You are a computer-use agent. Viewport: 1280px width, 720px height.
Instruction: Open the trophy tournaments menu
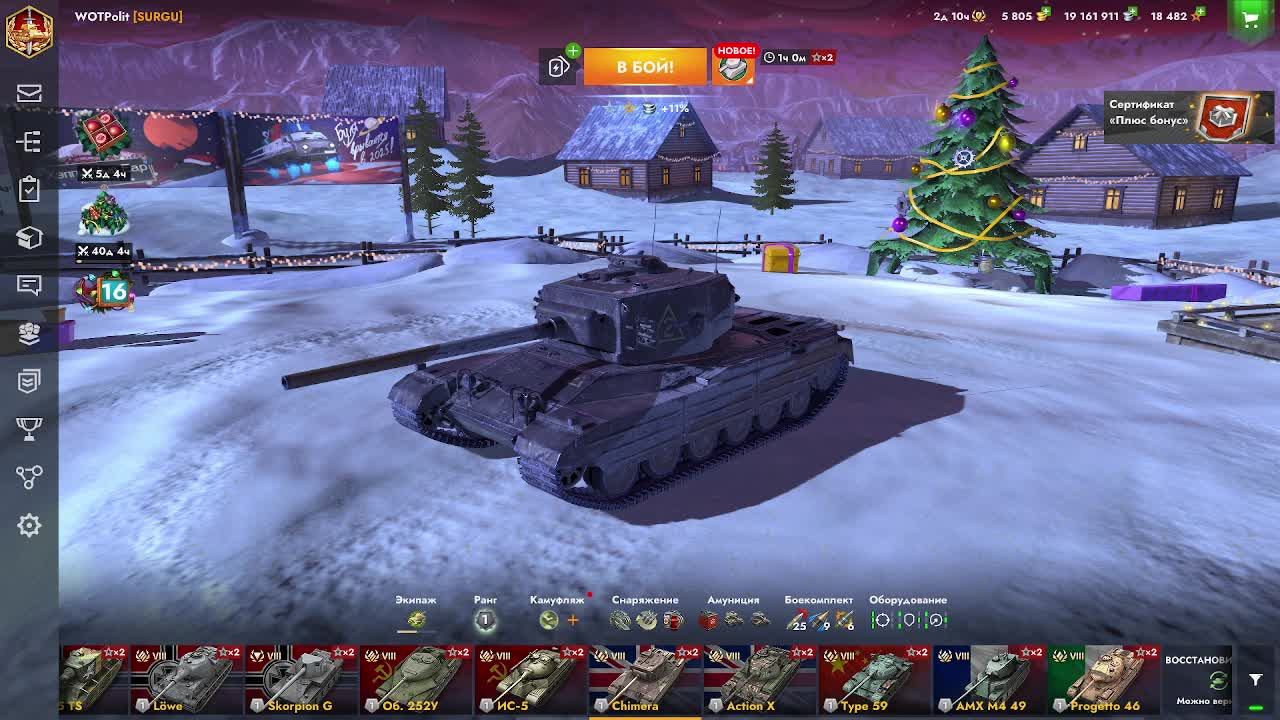click(29, 429)
